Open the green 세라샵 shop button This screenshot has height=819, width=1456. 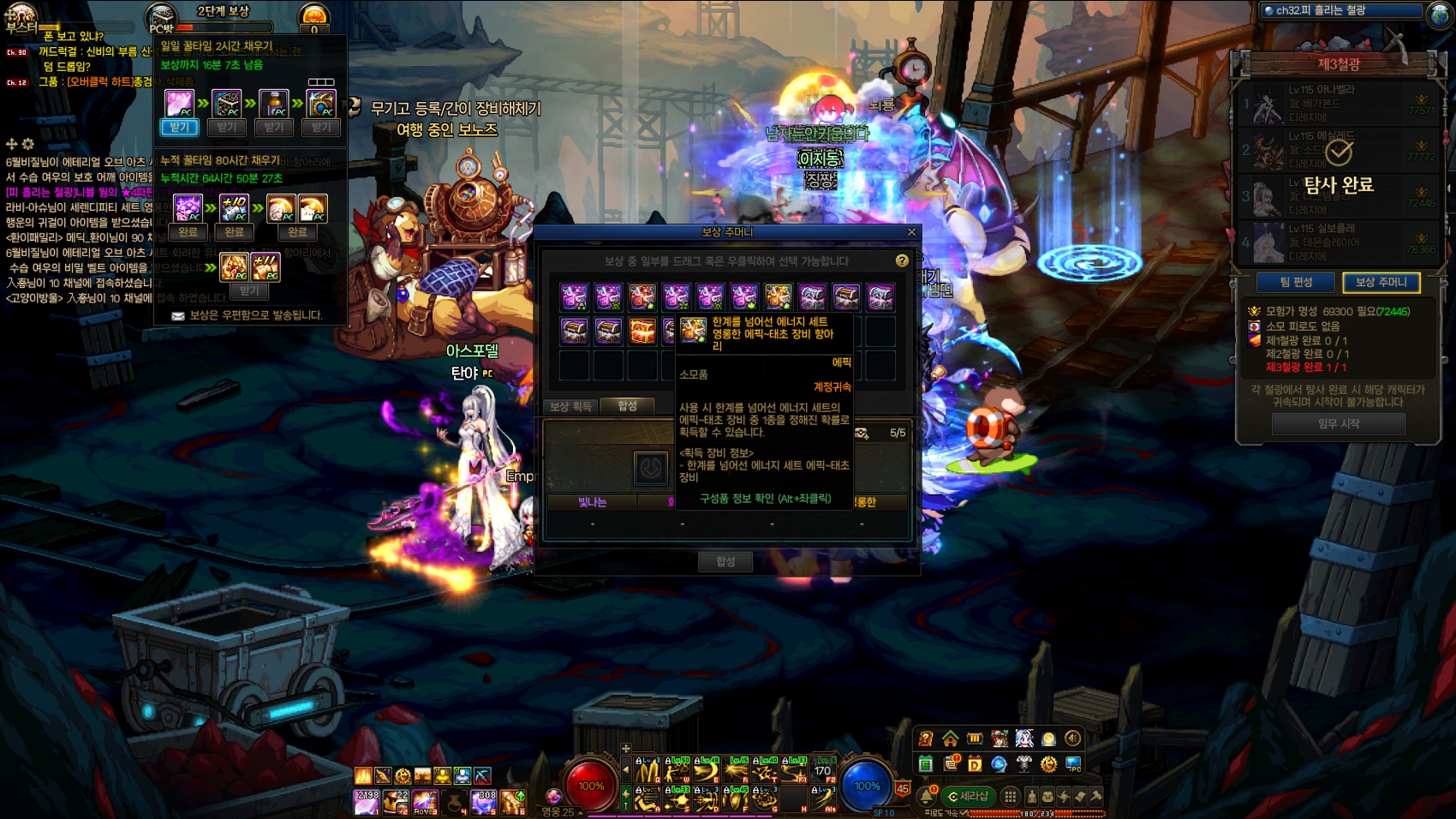(969, 797)
